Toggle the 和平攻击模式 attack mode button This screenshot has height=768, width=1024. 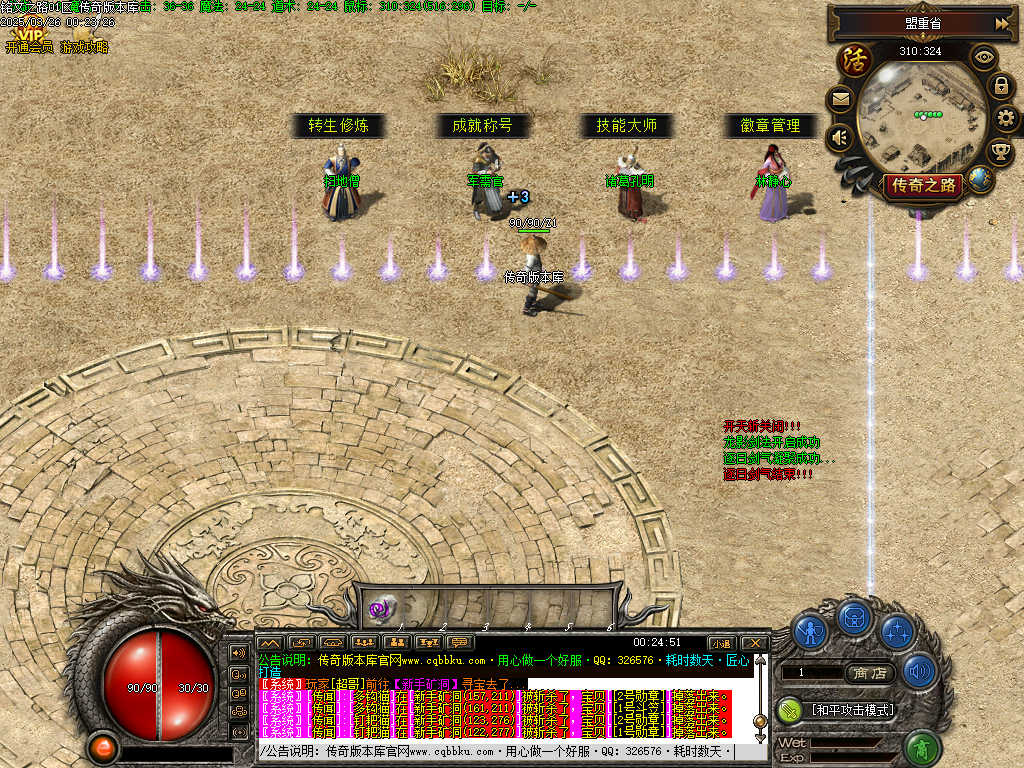click(850, 710)
